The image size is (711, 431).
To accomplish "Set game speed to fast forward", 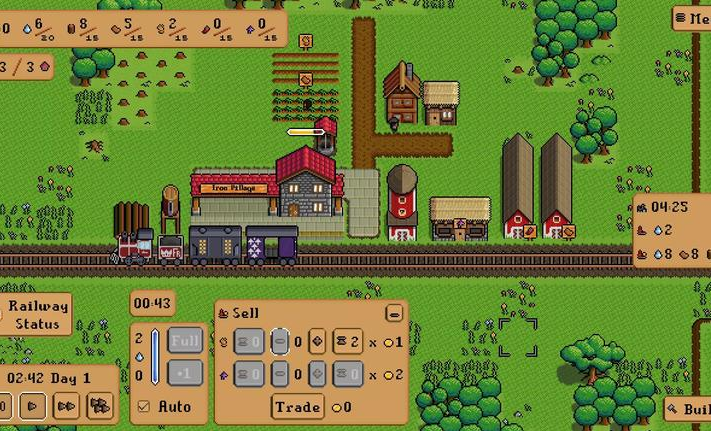I will coord(66,406).
